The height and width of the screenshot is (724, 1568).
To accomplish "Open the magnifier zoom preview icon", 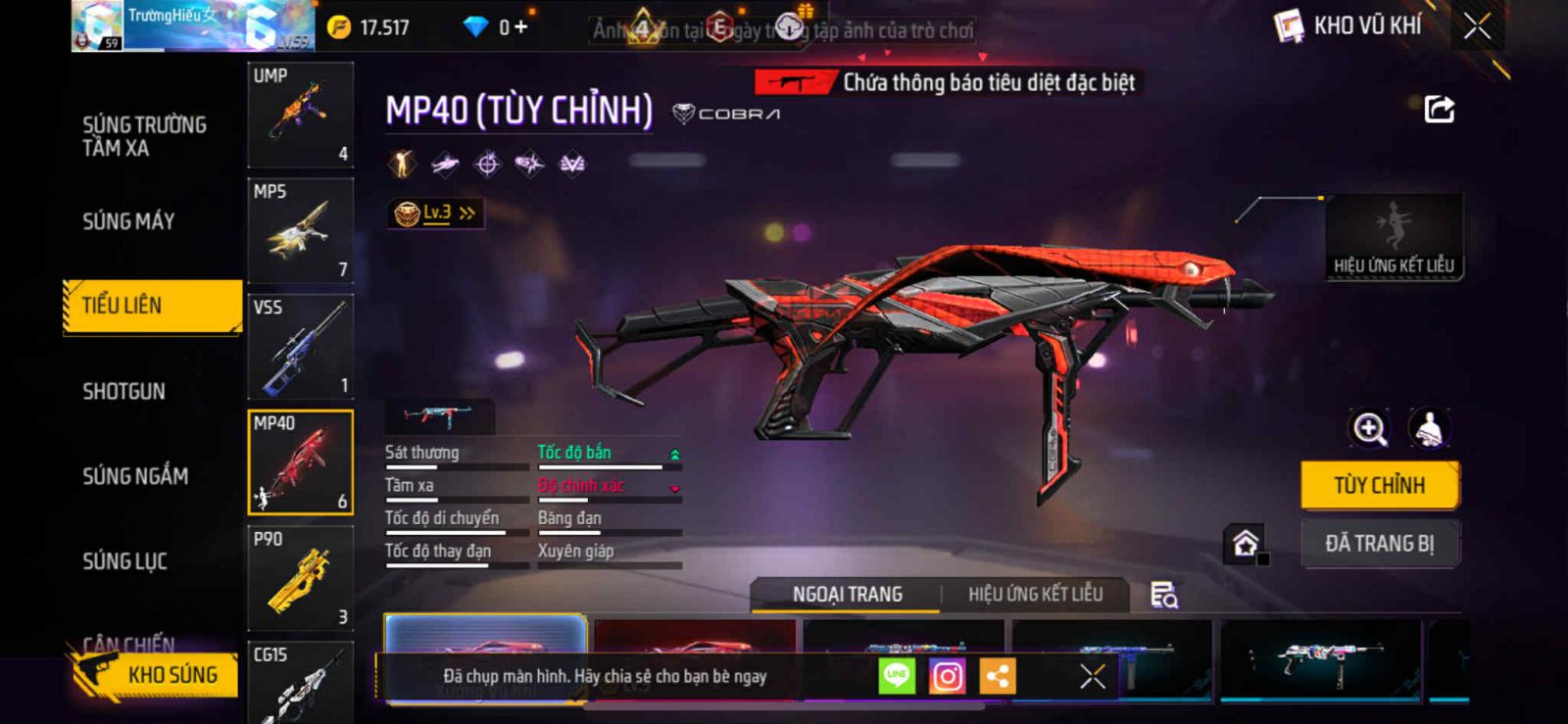I will tap(1369, 428).
